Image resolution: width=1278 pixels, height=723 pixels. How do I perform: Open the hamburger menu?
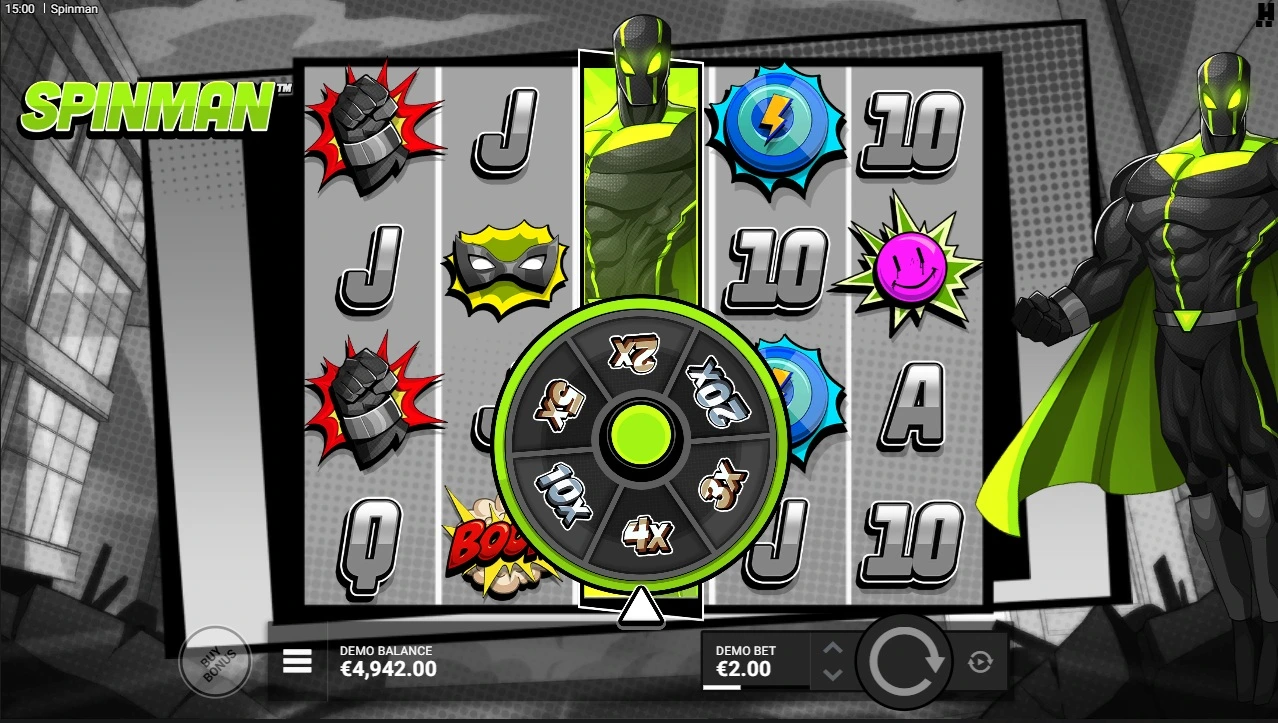tap(297, 661)
